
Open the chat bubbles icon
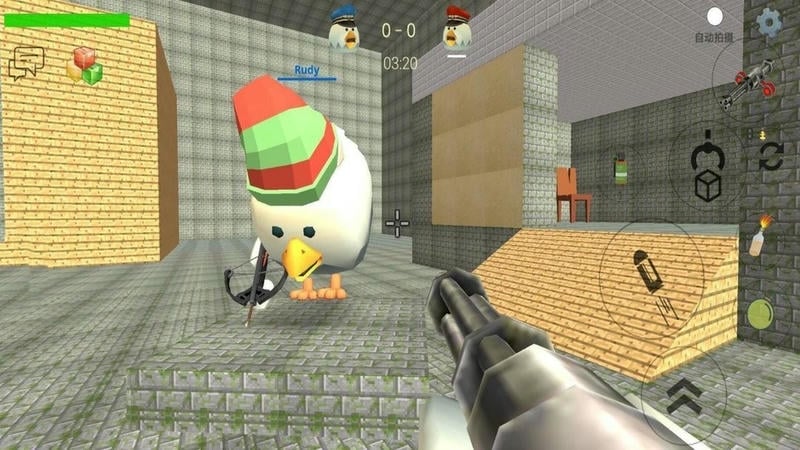click(27, 64)
